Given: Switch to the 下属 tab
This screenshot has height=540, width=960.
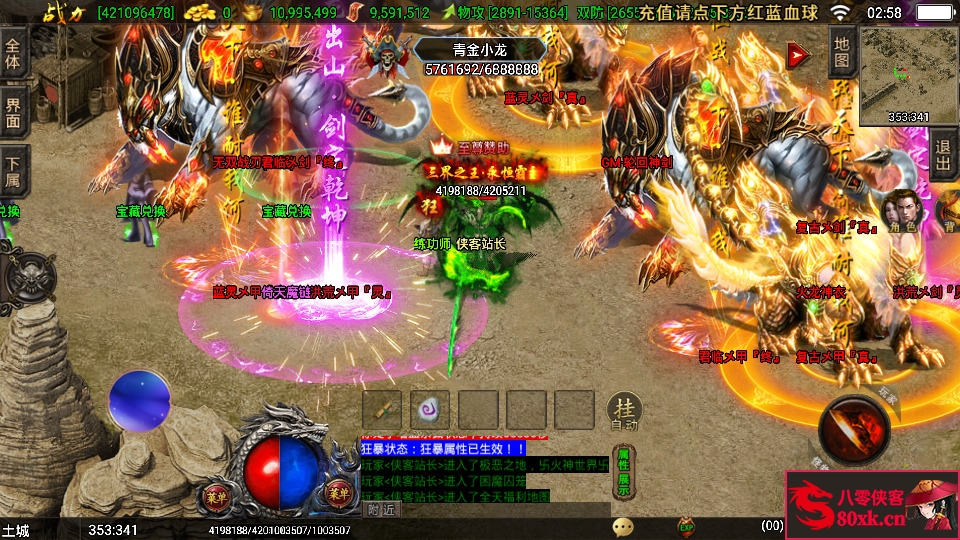Looking at the screenshot, I should (x=13, y=172).
